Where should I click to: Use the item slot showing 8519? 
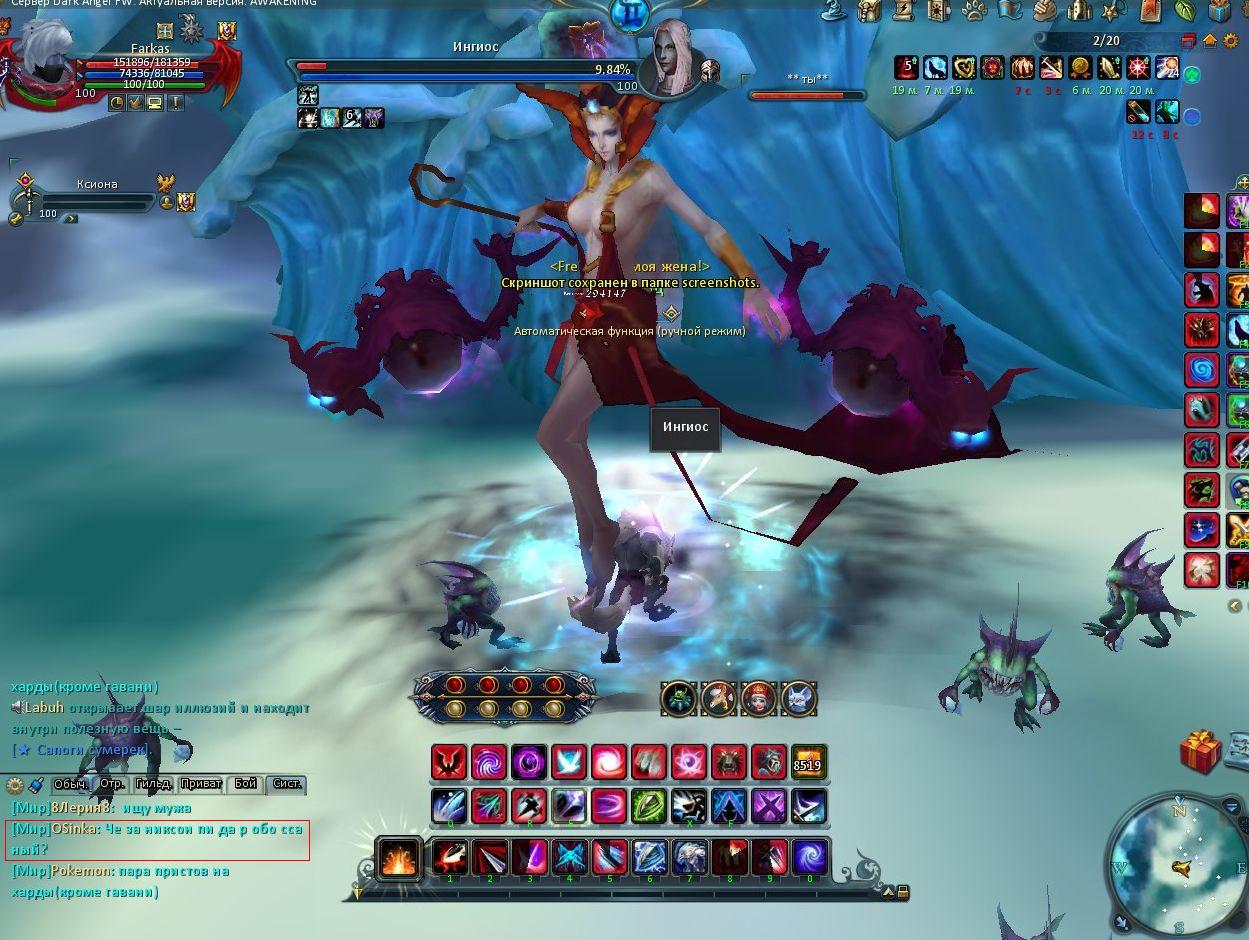click(808, 763)
